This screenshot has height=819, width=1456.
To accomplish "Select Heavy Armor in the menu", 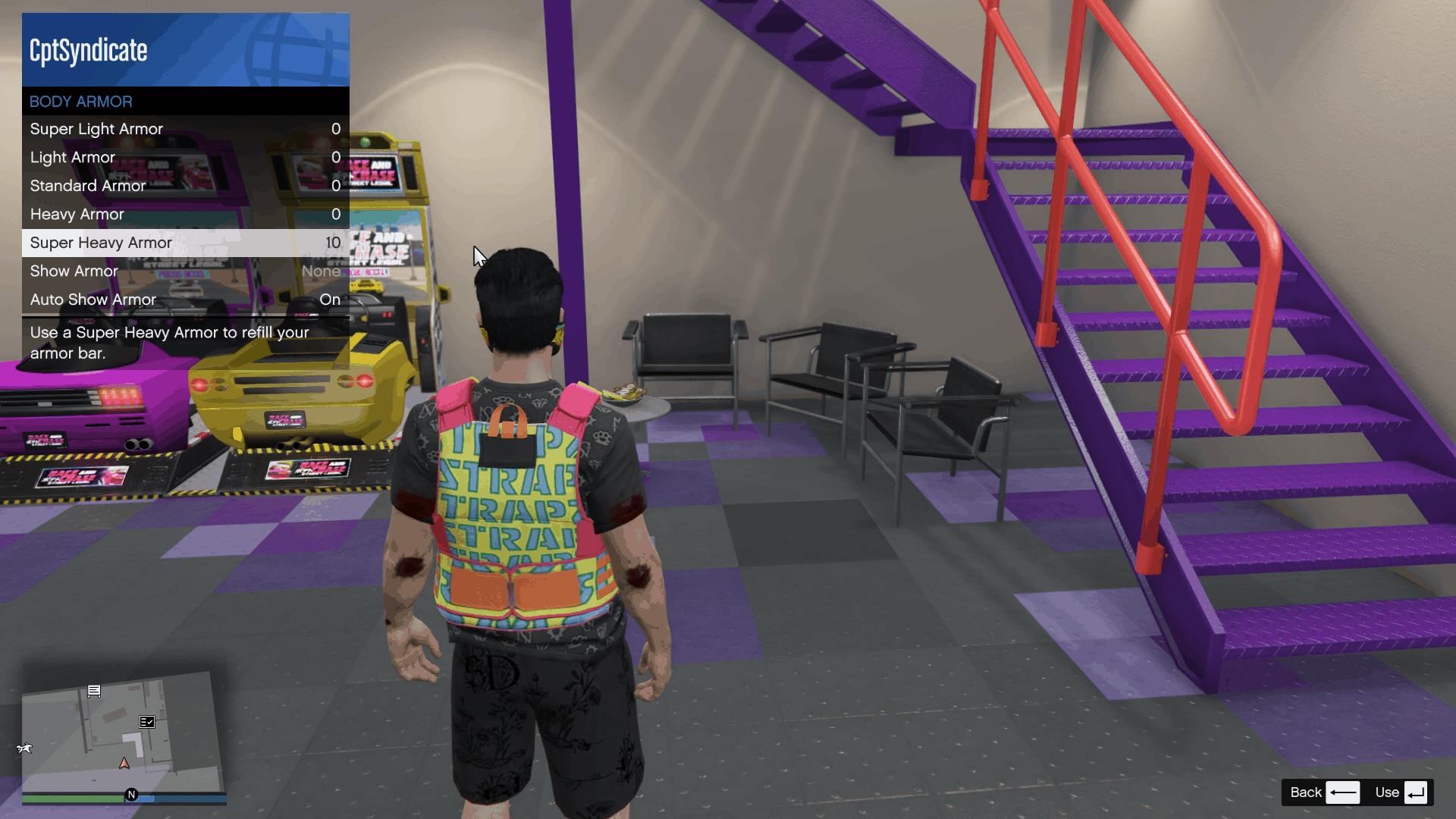I will [x=185, y=215].
